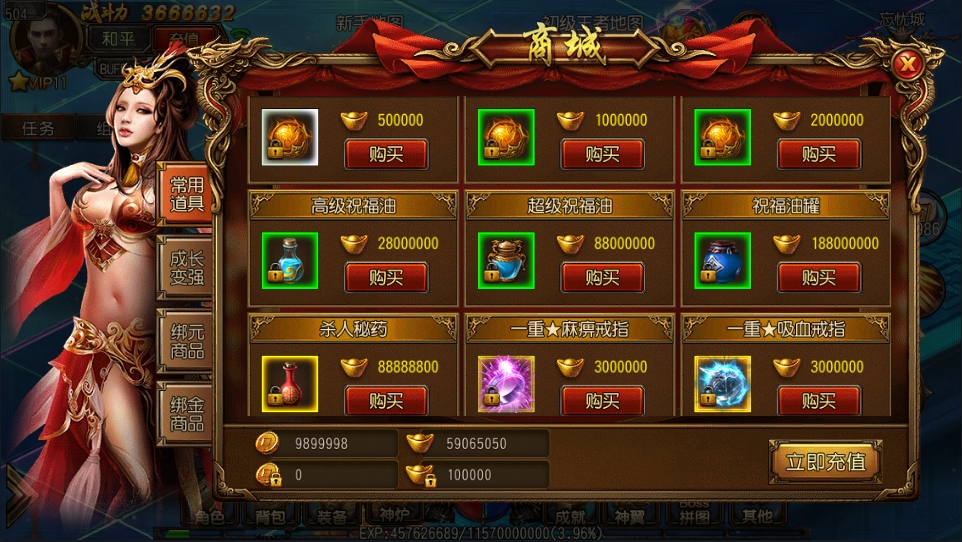This screenshot has width=962, height=542.
Task: Show the 绑金商品 category
Action: click(186, 412)
